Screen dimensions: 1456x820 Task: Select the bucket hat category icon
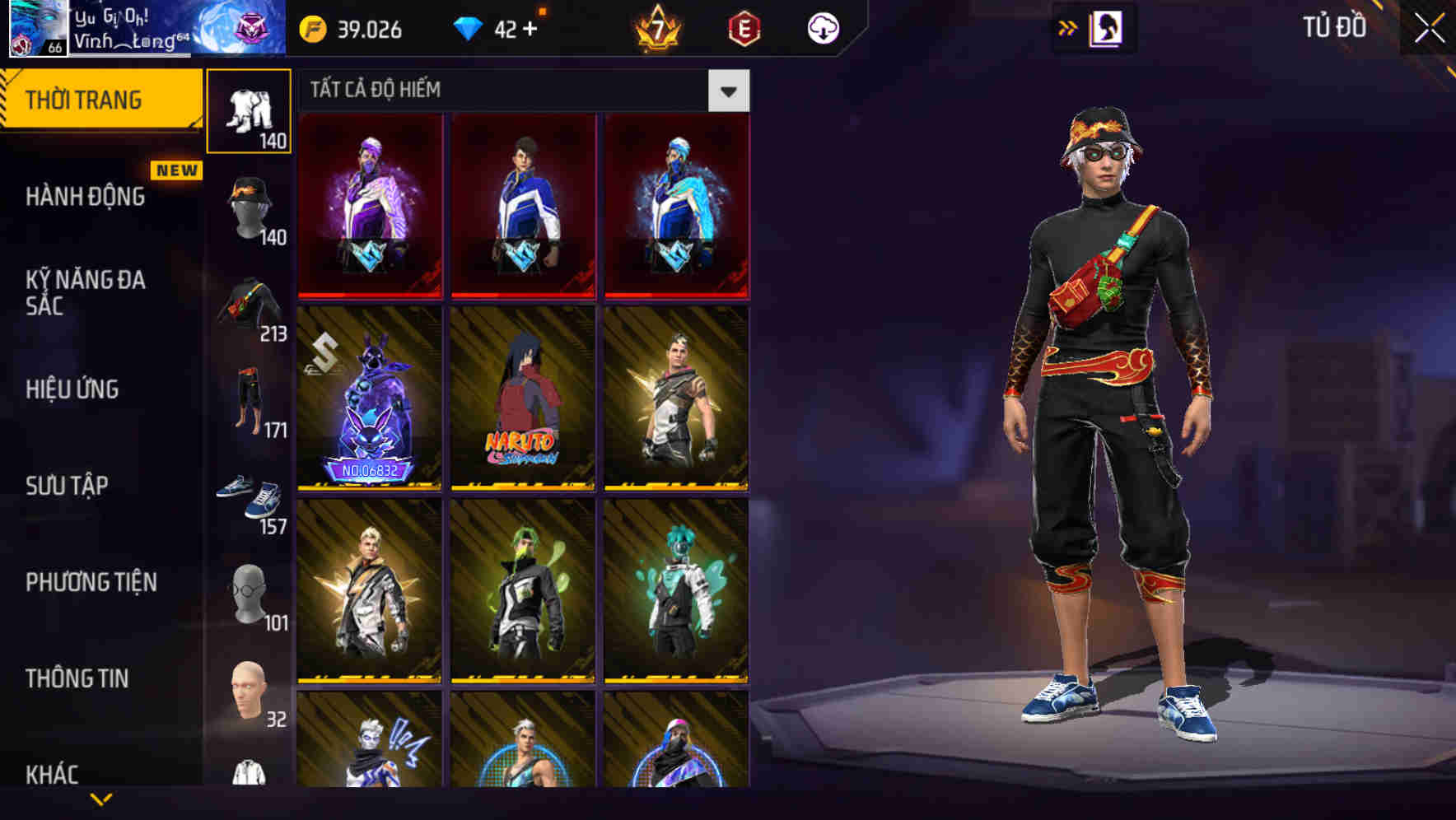(250, 206)
